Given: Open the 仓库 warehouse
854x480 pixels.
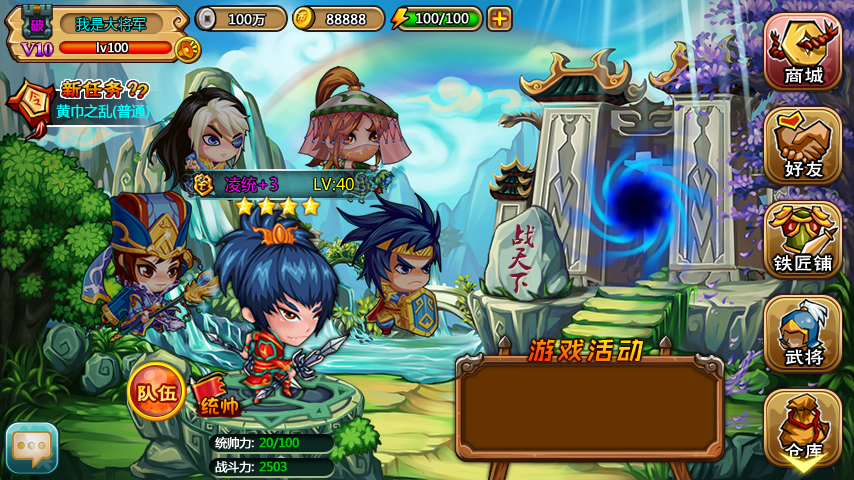Looking at the screenshot, I should click(803, 427).
